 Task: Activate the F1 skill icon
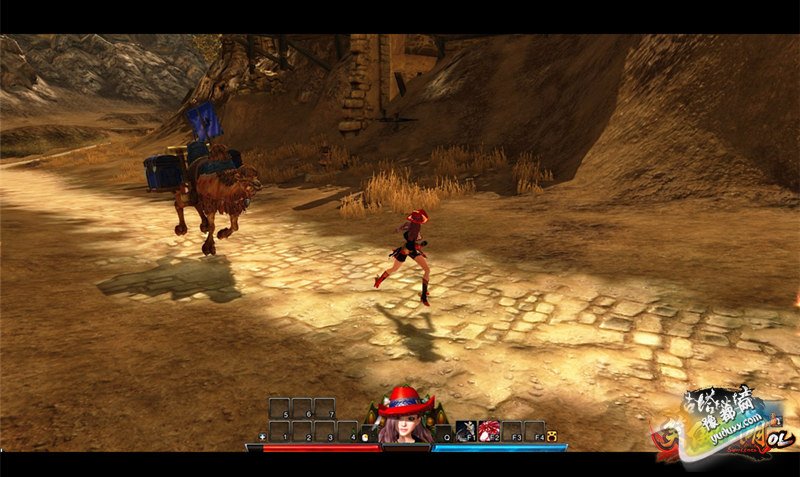click(466, 431)
